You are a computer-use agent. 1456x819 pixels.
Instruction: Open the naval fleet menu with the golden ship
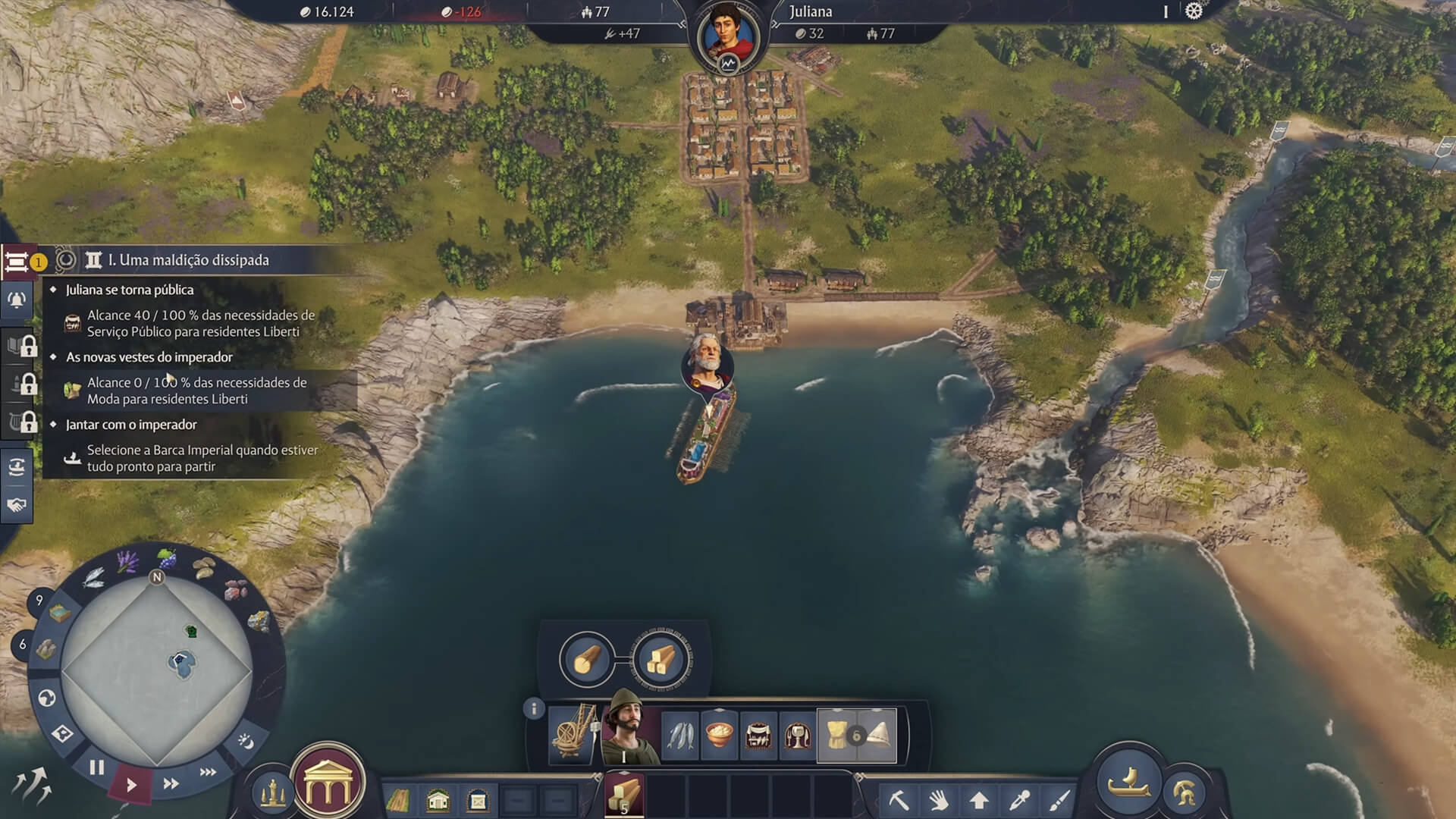pos(1131,781)
